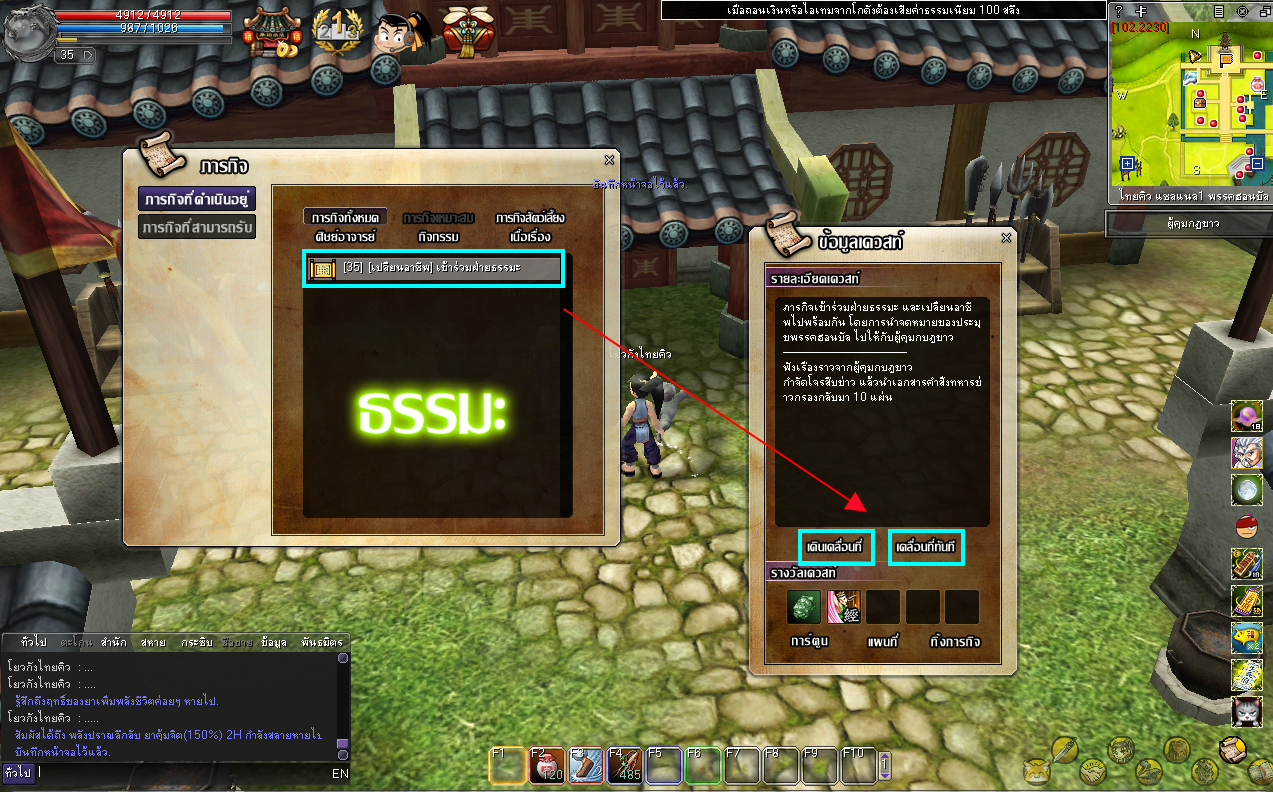1273x792 pixels.
Task: Select the ภารกิจที่ดำเนินอยู่ tab
Action: point(197,197)
